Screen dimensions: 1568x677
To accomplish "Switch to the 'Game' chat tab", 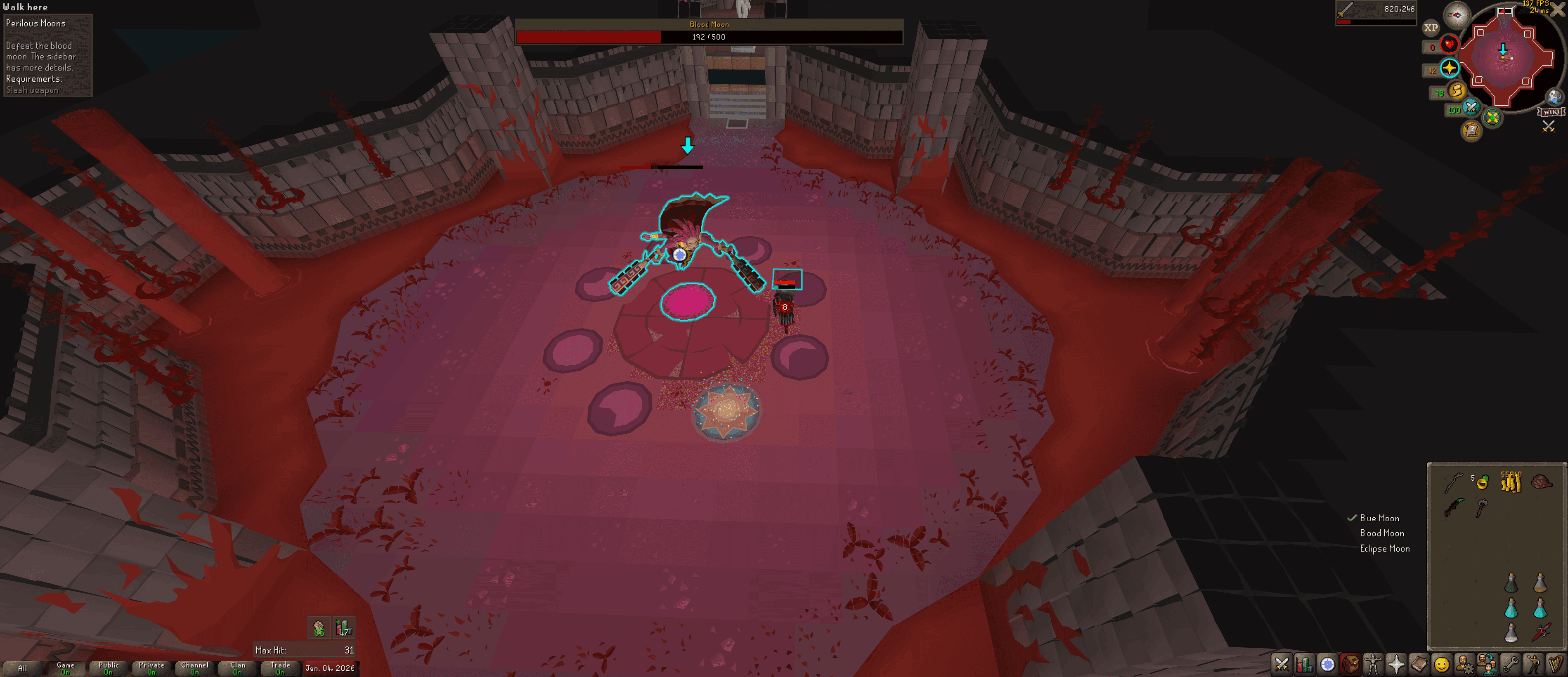I will click(66, 667).
